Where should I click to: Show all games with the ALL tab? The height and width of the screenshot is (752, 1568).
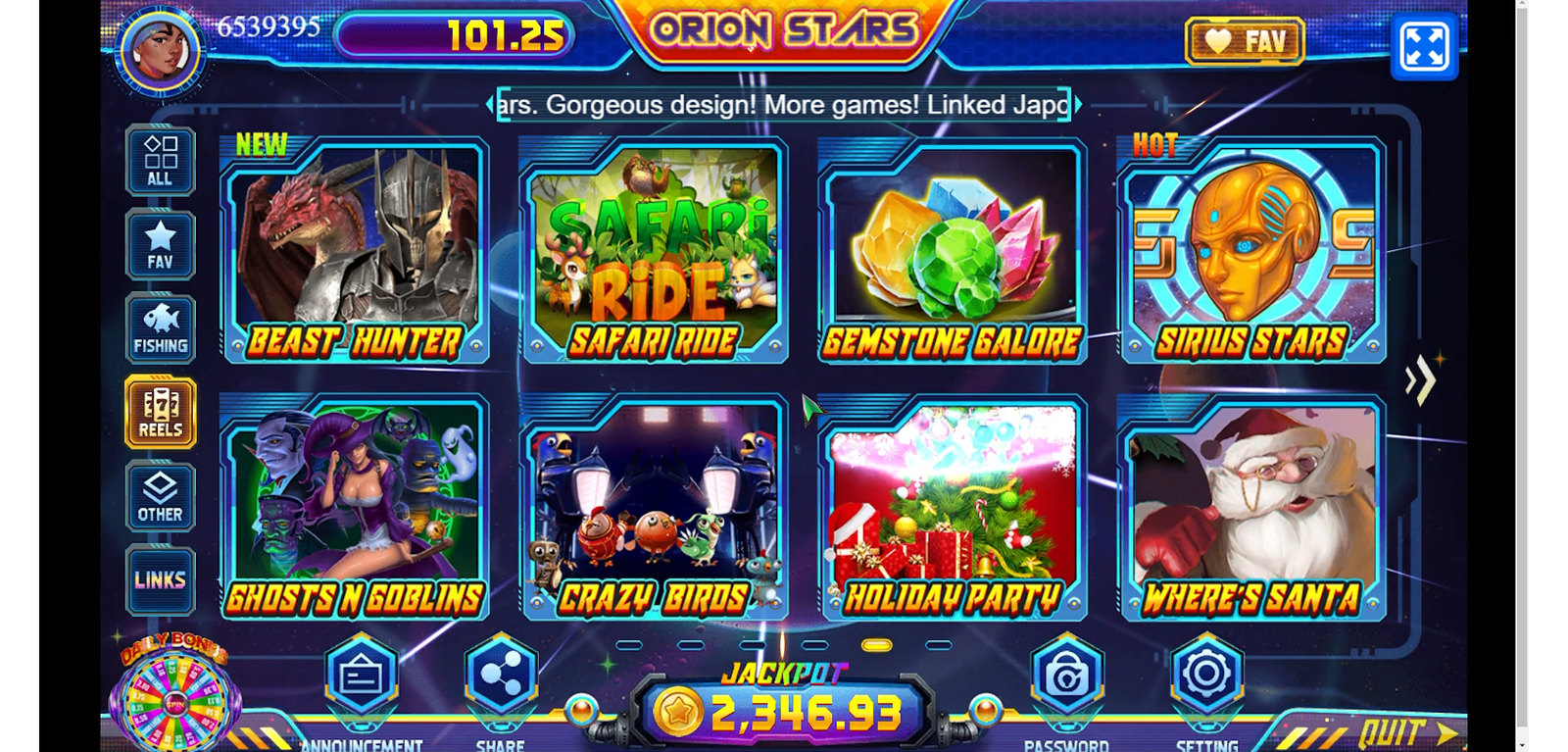pyautogui.click(x=160, y=161)
